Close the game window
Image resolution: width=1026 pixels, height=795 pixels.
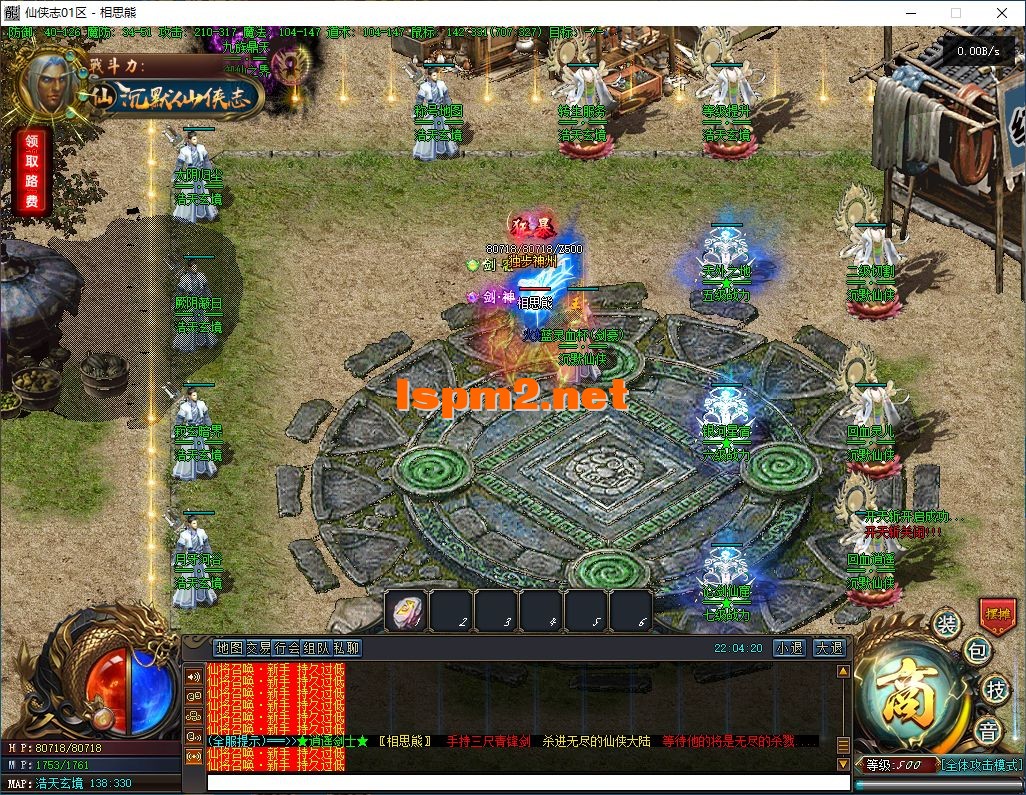pyautogui.click(x=1002, y=13)
